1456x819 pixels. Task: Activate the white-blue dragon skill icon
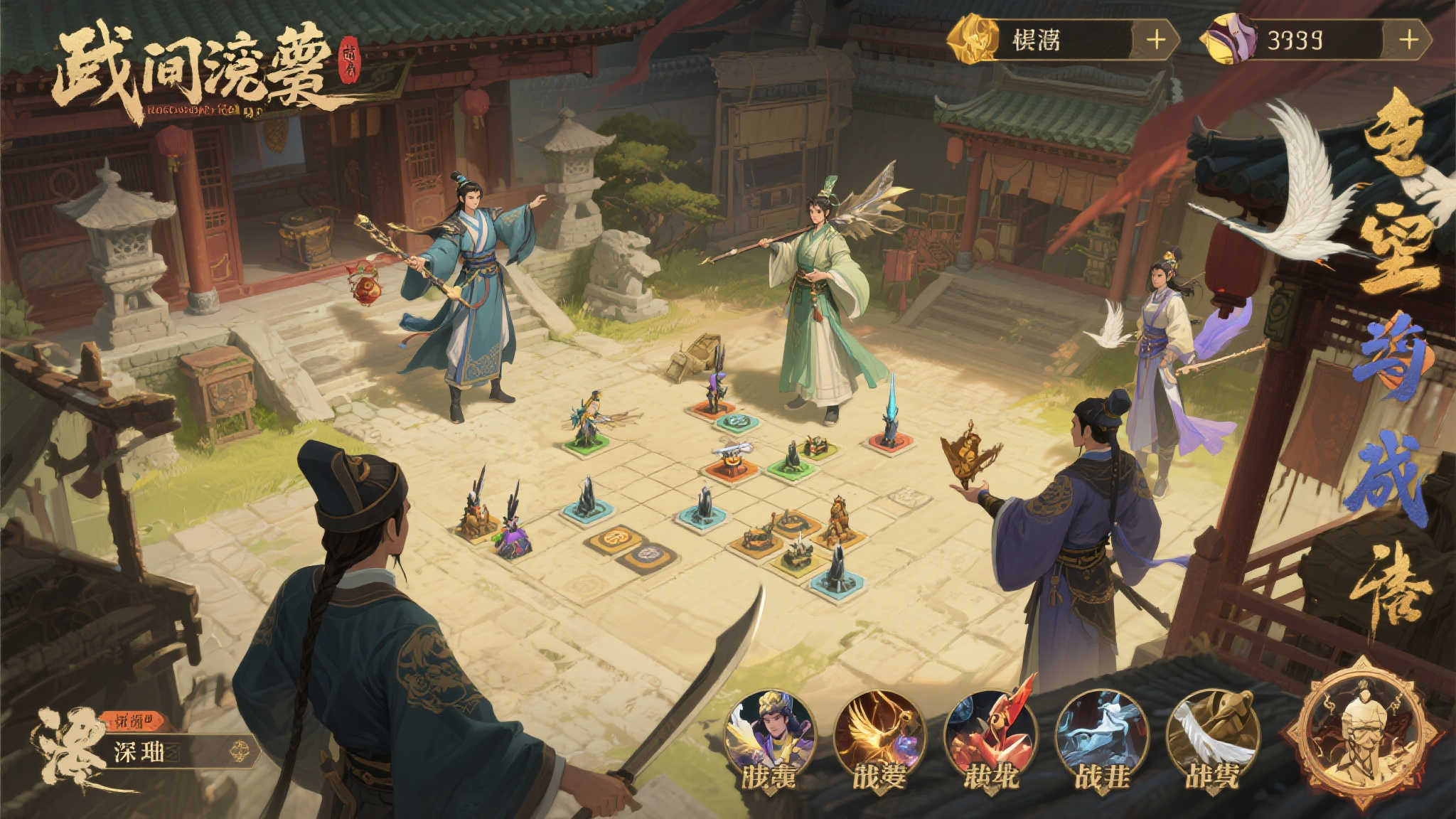[x=1102, y=735]
